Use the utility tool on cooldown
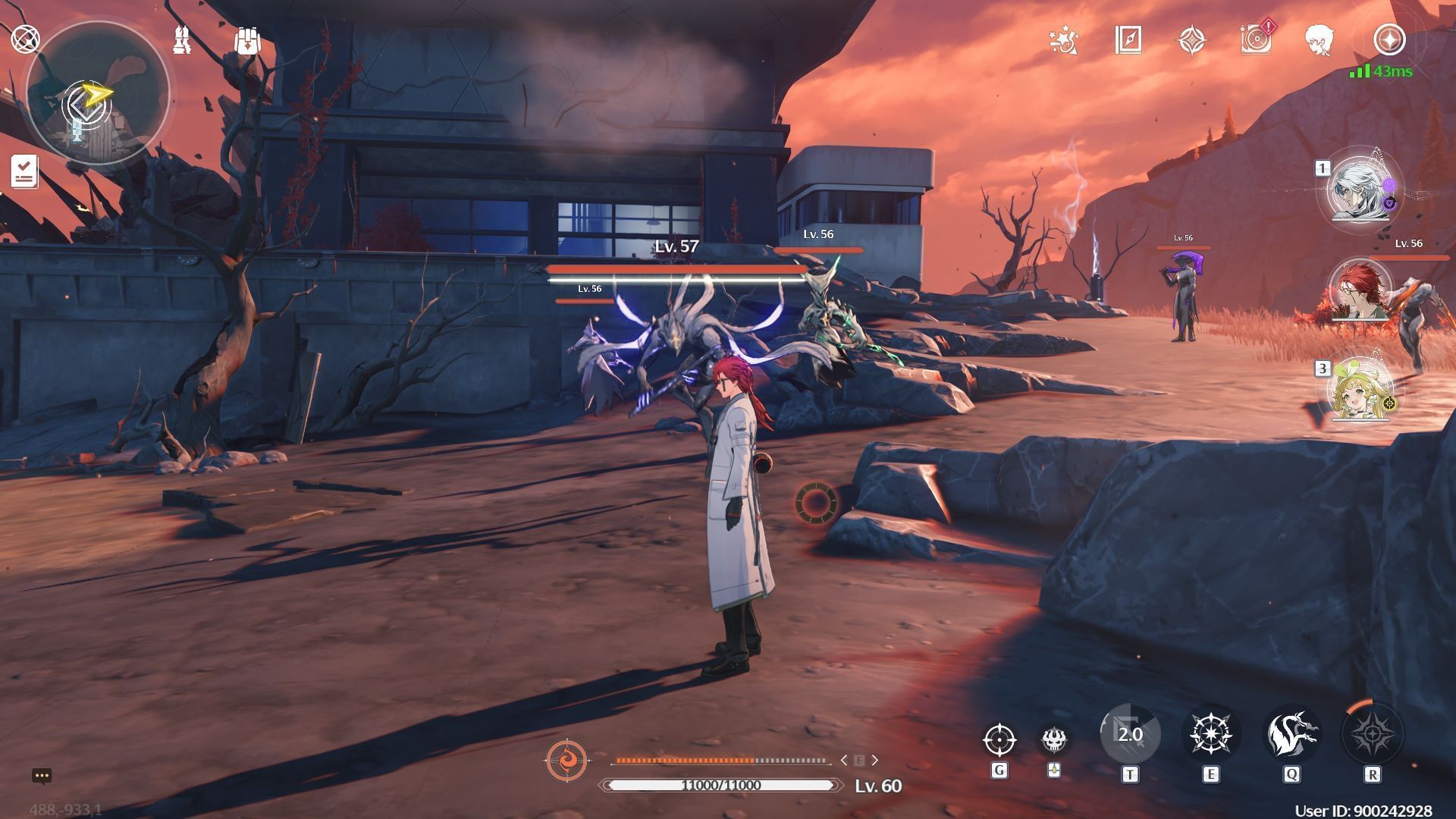 [1130, 734]
